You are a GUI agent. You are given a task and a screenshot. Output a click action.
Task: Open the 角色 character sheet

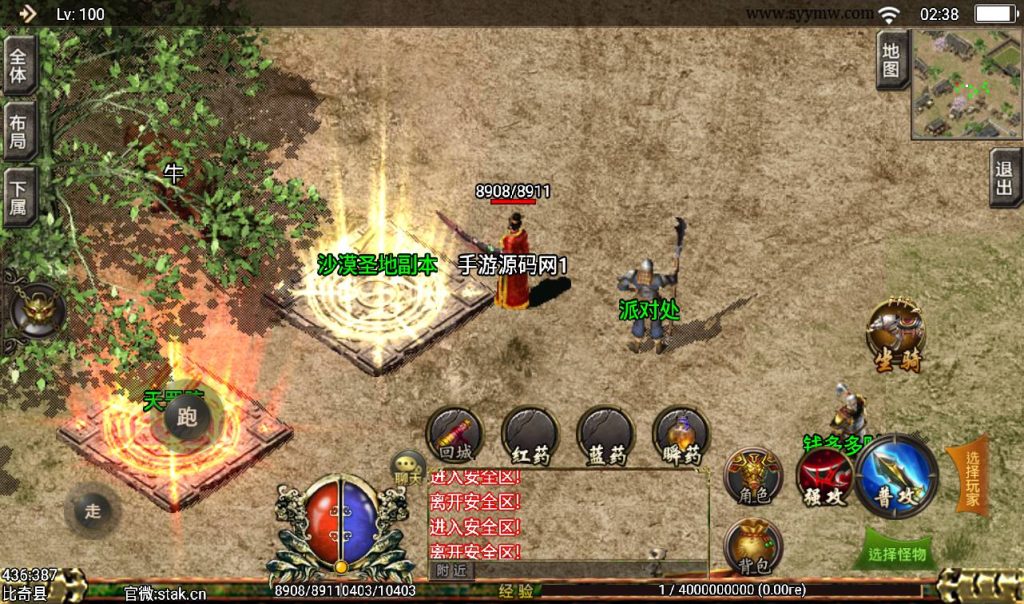(x=753, y=475)
